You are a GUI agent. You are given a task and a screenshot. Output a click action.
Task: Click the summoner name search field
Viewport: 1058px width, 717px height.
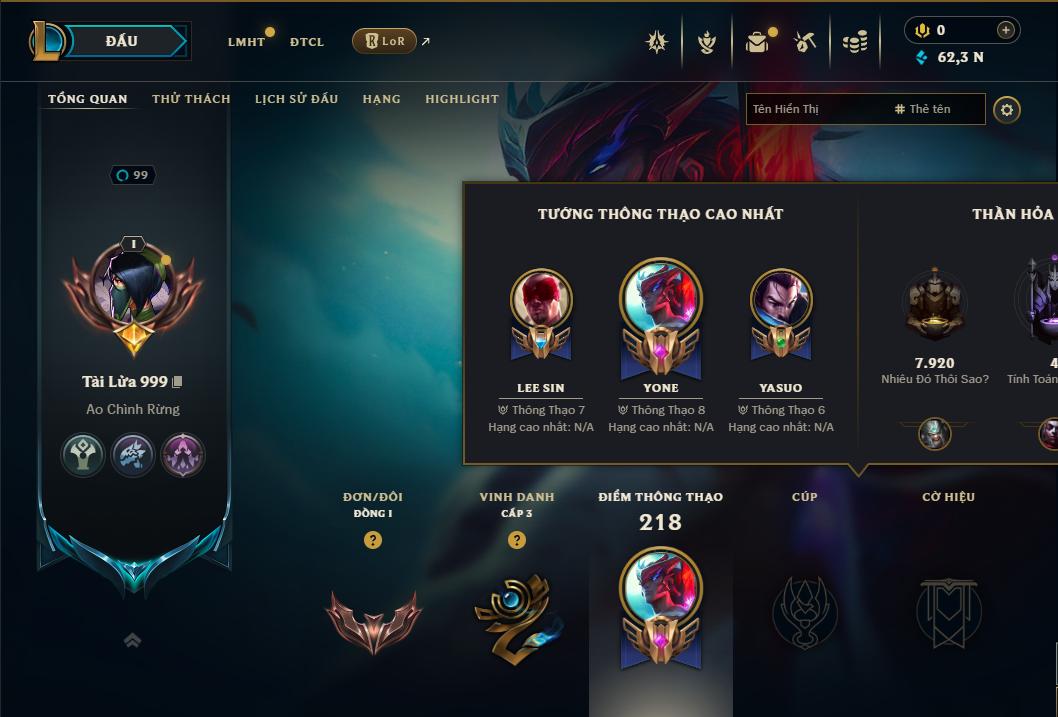(x=820, y=109)
